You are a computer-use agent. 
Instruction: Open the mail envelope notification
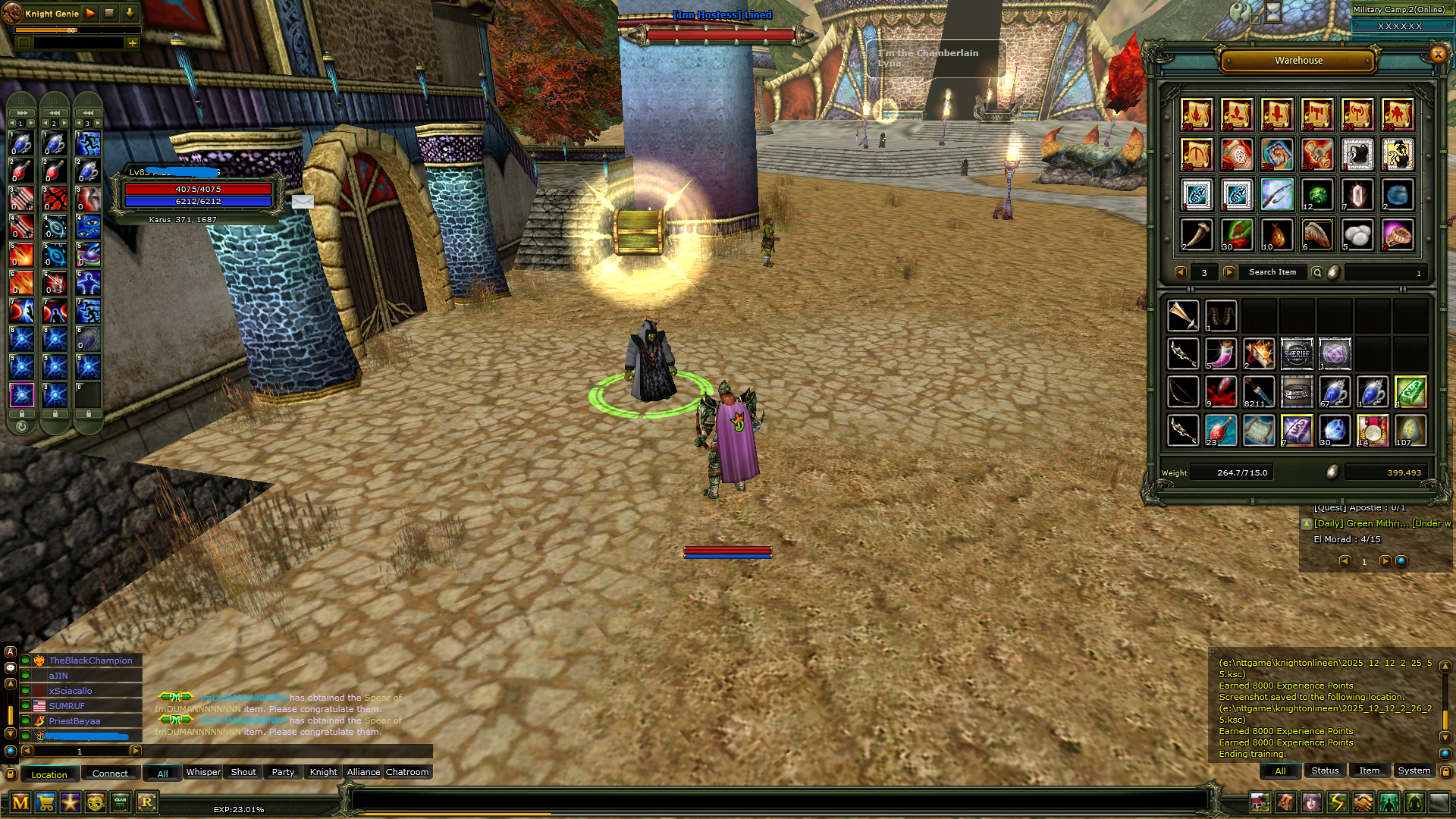[x=303, y=202]
